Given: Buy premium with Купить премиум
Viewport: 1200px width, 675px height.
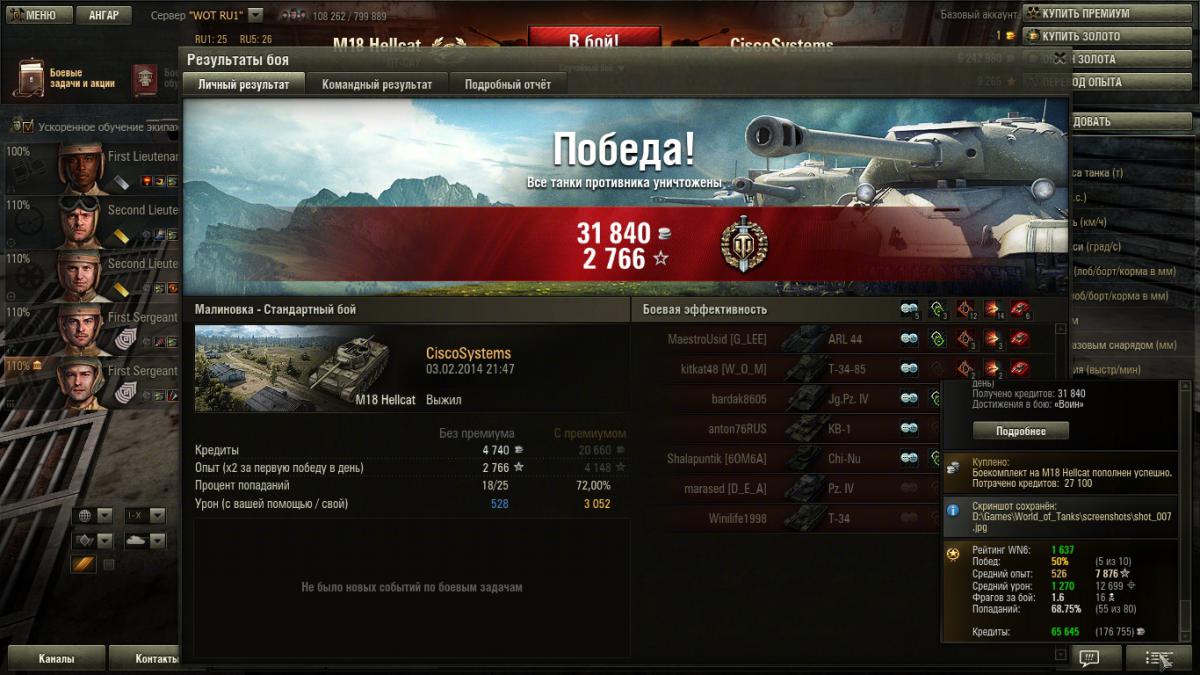Looking at the screenshot, I should click(1085, 14).
